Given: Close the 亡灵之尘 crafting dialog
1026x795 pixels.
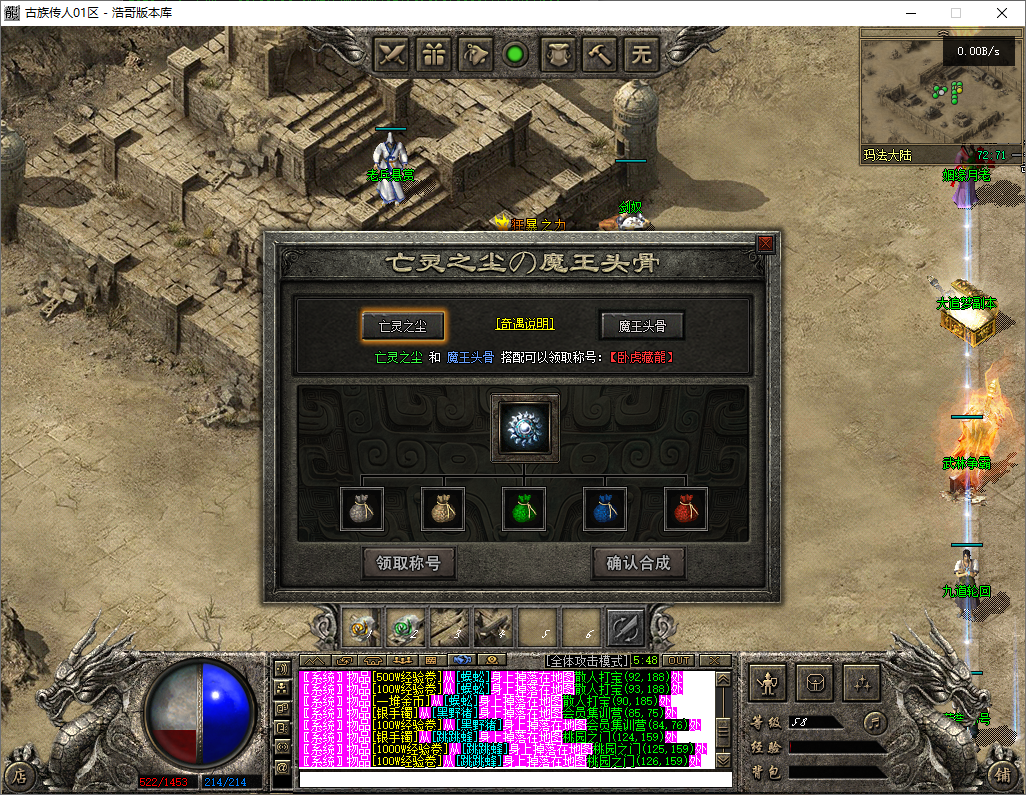Looking at the screenshot, I should [x=766, y=243].
